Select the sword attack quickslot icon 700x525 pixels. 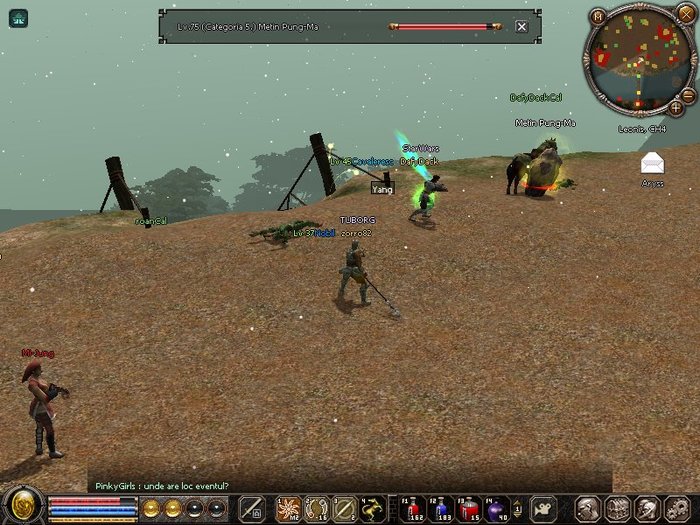click(x=251, y=508)
